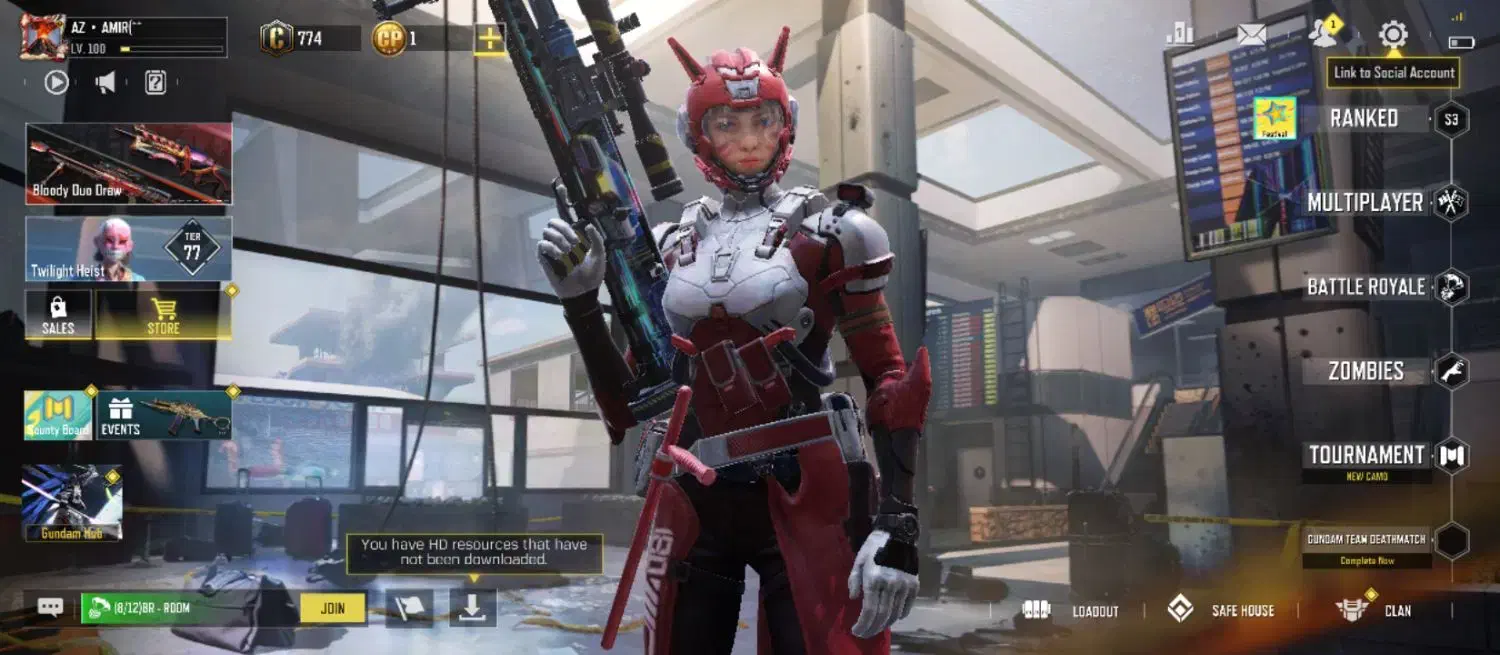Image resolution: width=1500 pixels, height=655 pixels.
Task: Download HD resources with the download icon
Action: click(472, 608)
